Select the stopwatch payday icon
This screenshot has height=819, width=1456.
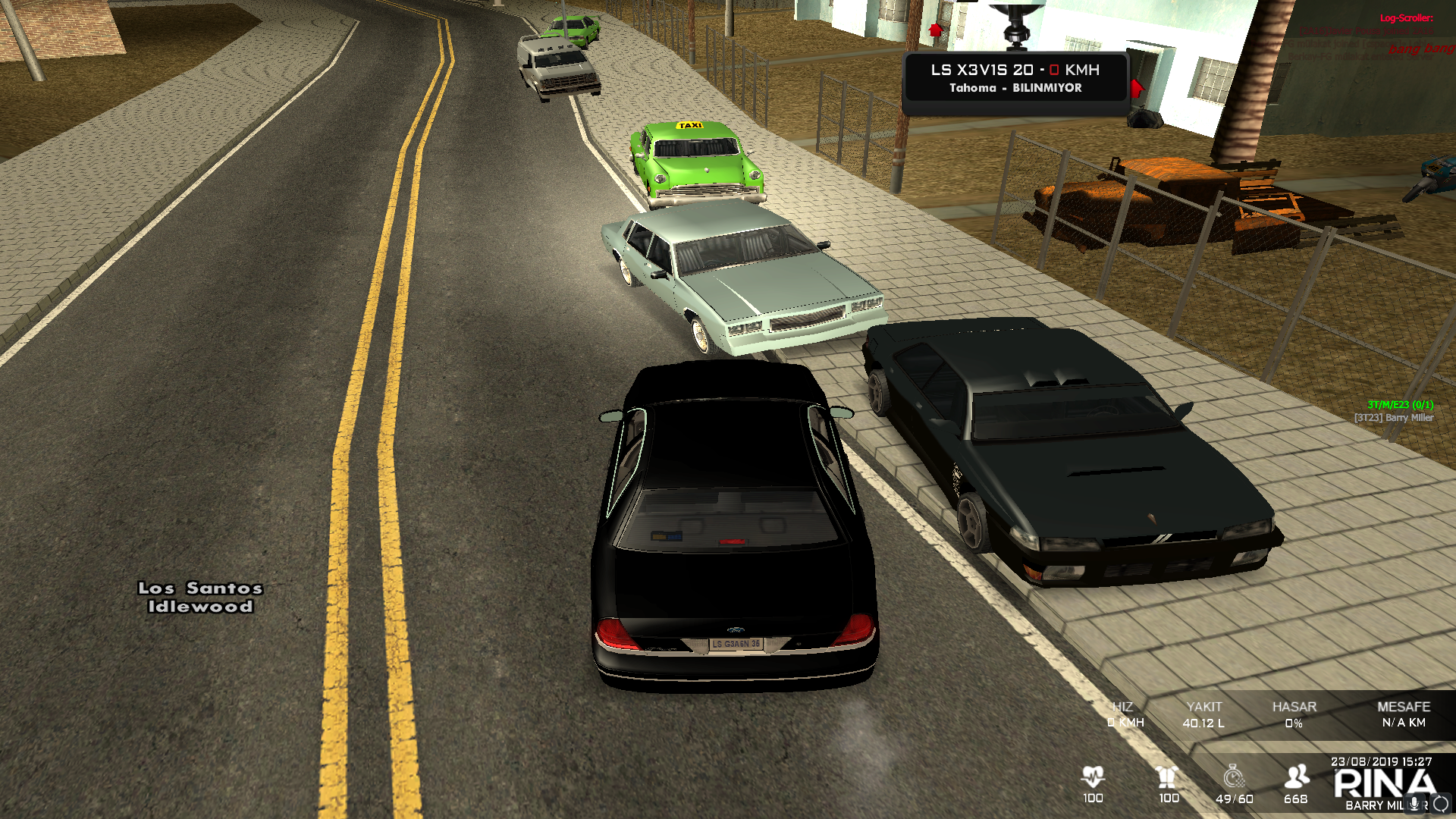(x=1234, y=777)
